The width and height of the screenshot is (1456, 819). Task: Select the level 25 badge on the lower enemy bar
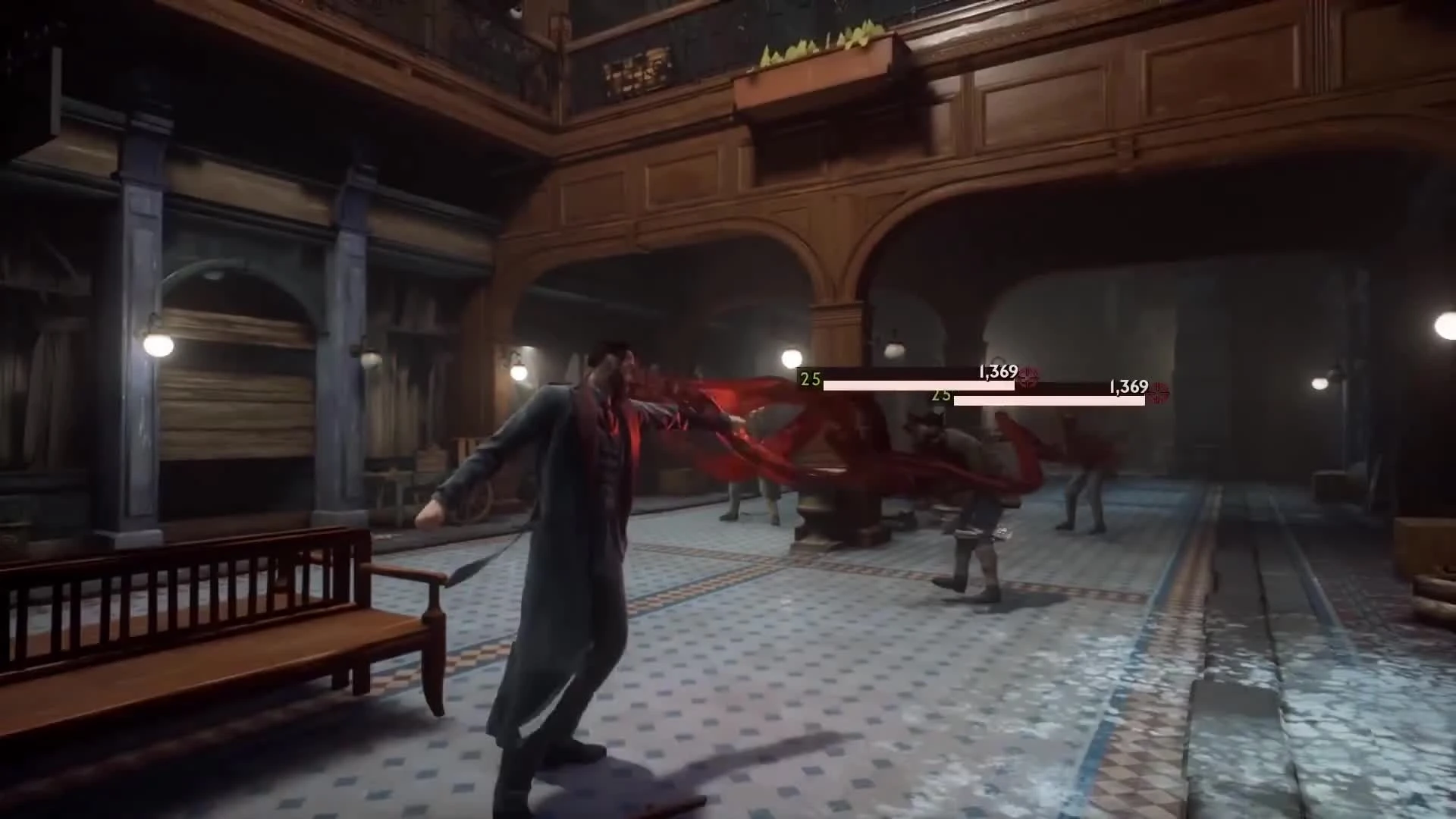(x=940, y=395)
